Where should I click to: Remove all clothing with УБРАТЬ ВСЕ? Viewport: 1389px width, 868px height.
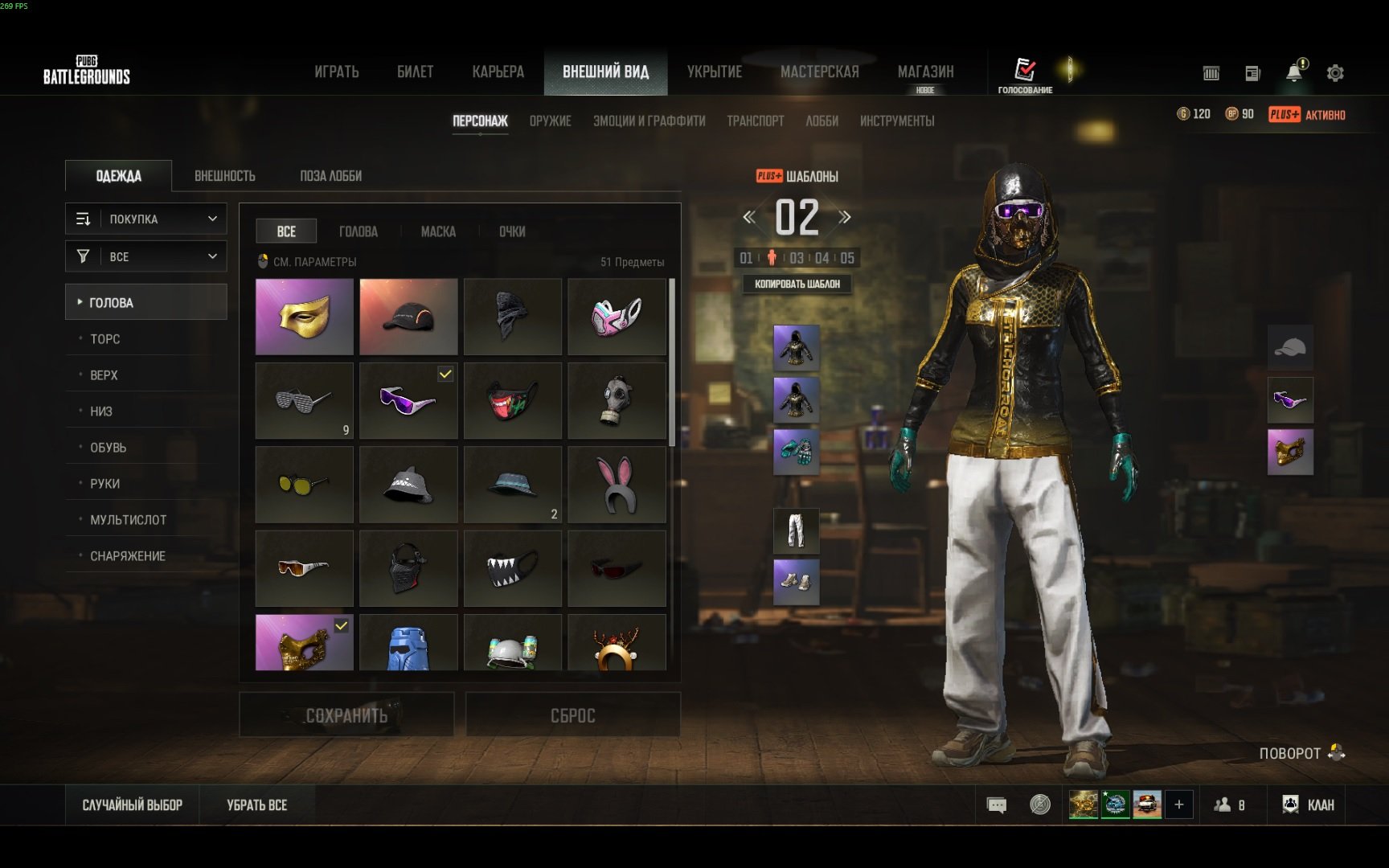pos(256,805)
